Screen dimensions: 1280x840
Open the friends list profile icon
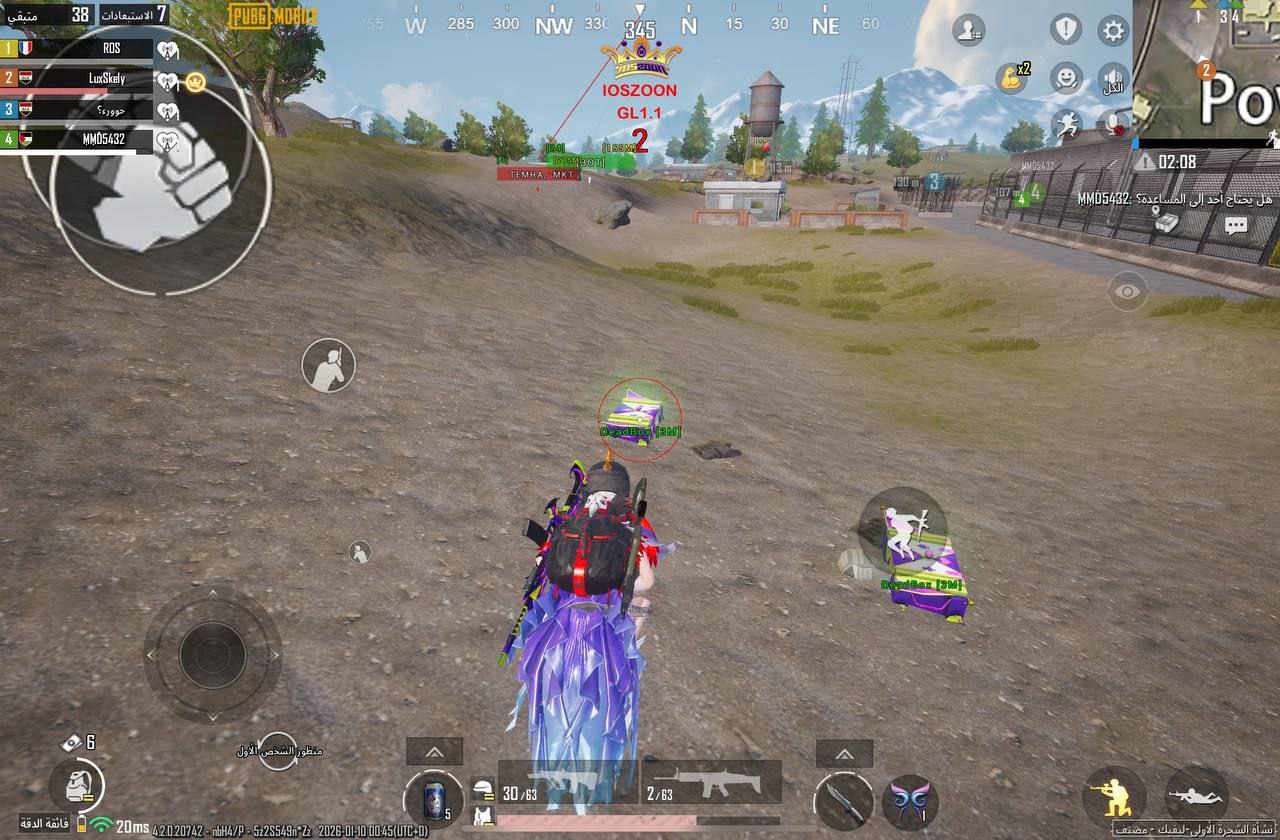[968, 30]
